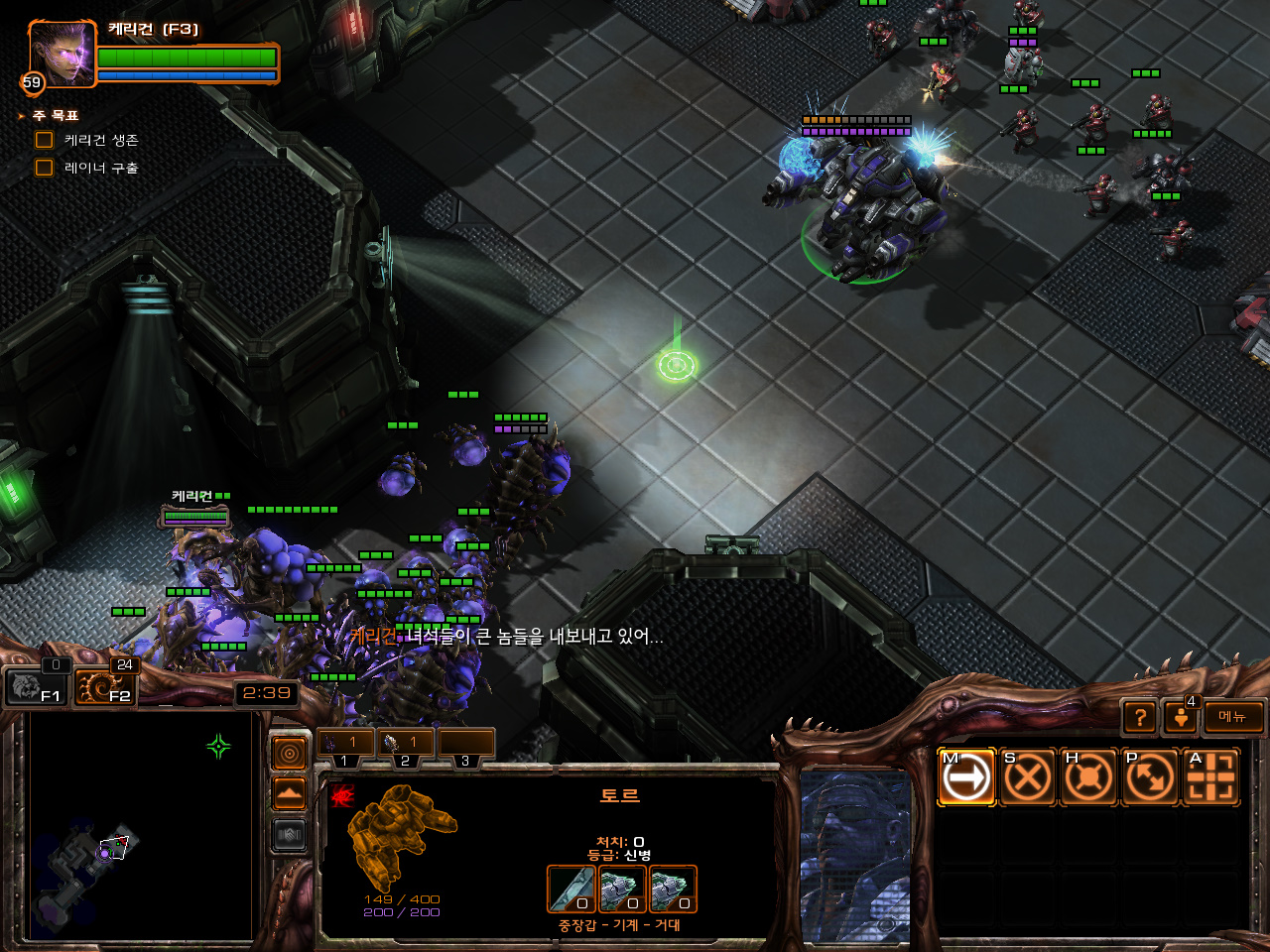Activate the Stop command

pos(1027,777)
